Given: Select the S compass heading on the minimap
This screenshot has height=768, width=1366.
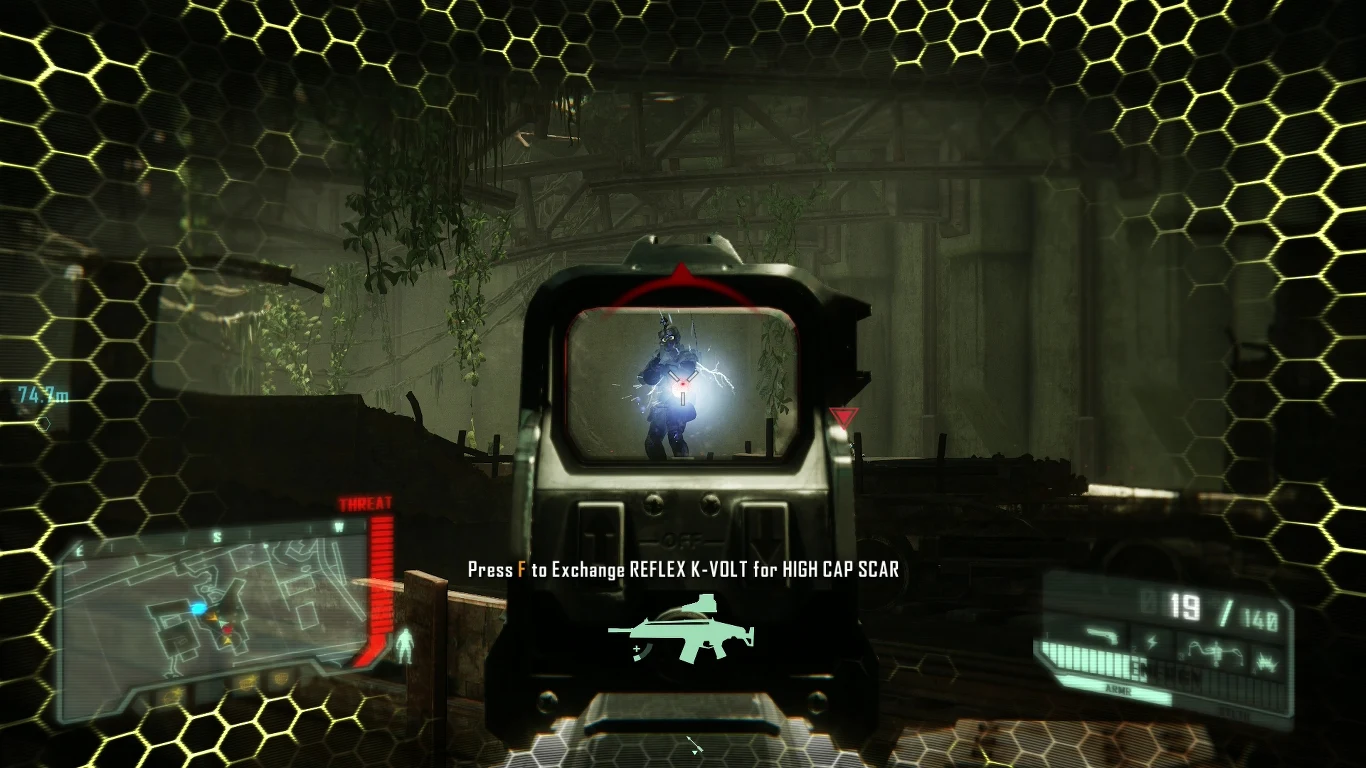Looking at the screenshot, I should (x=218, y=535).
